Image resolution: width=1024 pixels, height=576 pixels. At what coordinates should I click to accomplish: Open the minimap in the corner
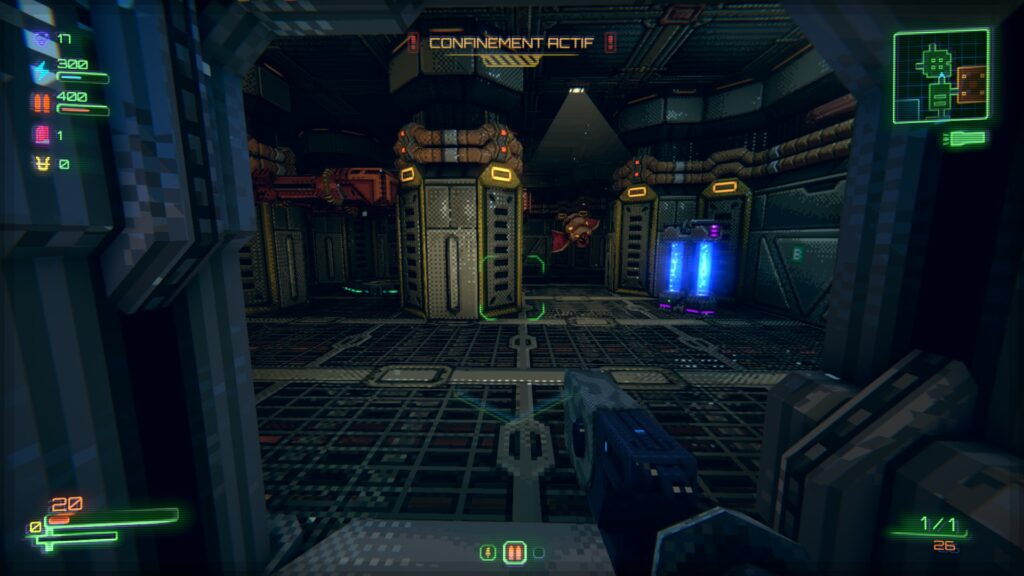[x=941, y=76]
